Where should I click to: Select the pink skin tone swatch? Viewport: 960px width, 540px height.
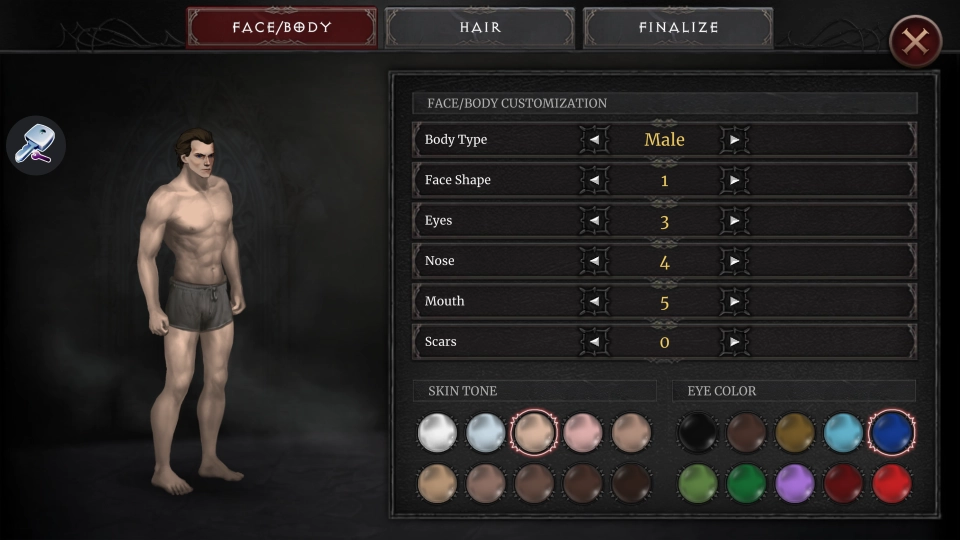(583, 433)
